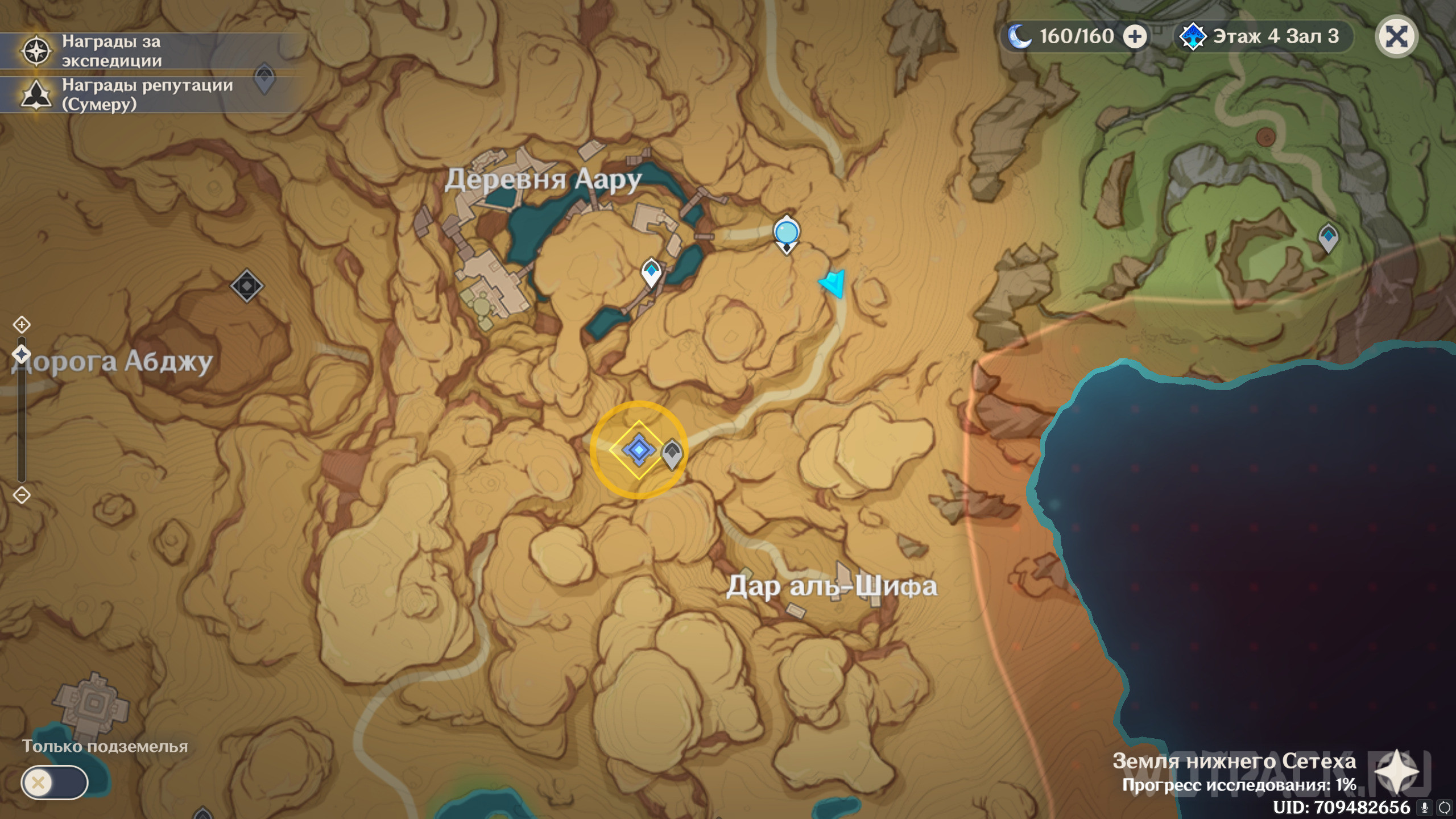The image size is (1456, 819).
Task: Close the map with the X button
Action: 1396,38
